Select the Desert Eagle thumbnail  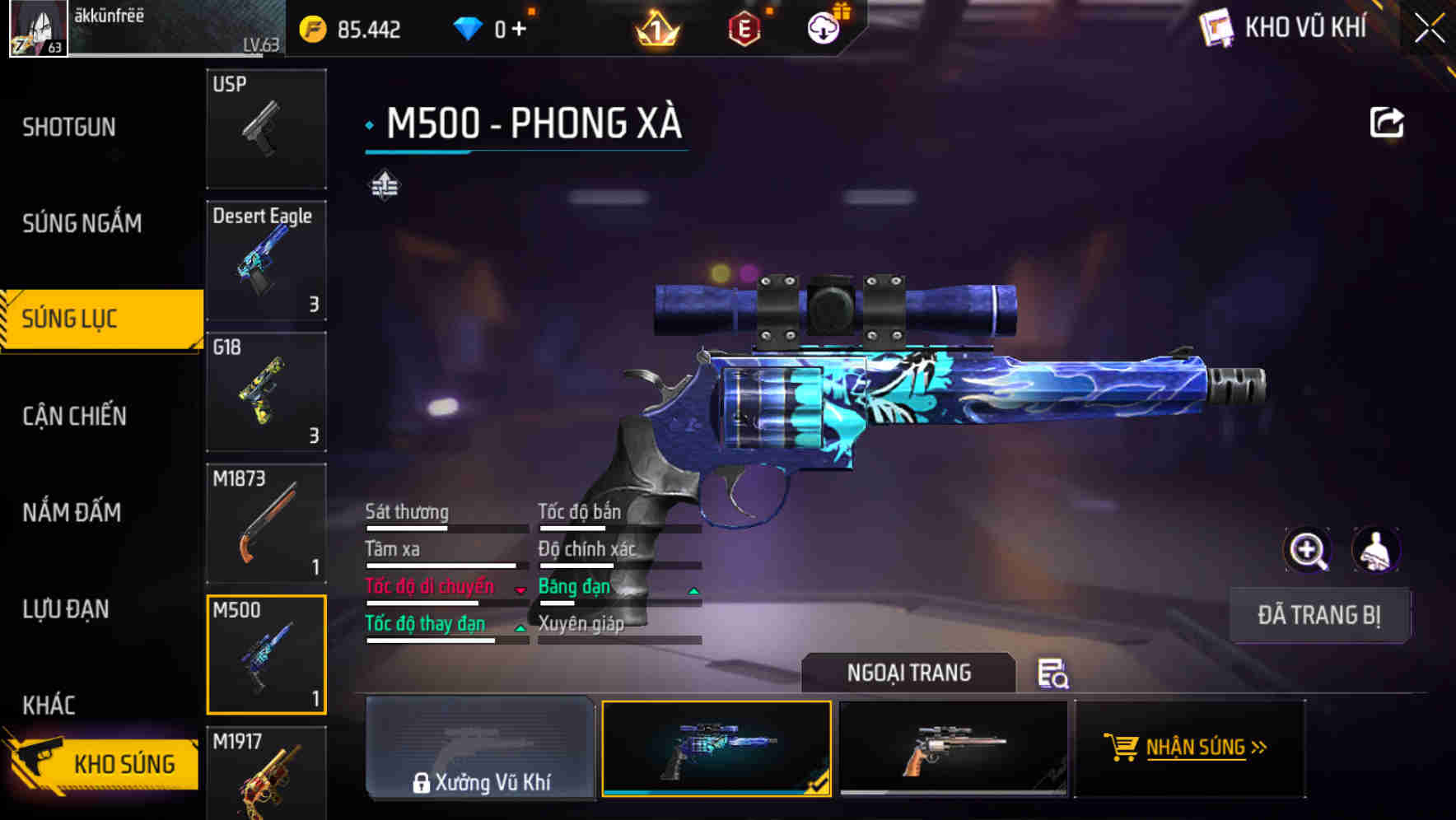[x=265, y=259]
